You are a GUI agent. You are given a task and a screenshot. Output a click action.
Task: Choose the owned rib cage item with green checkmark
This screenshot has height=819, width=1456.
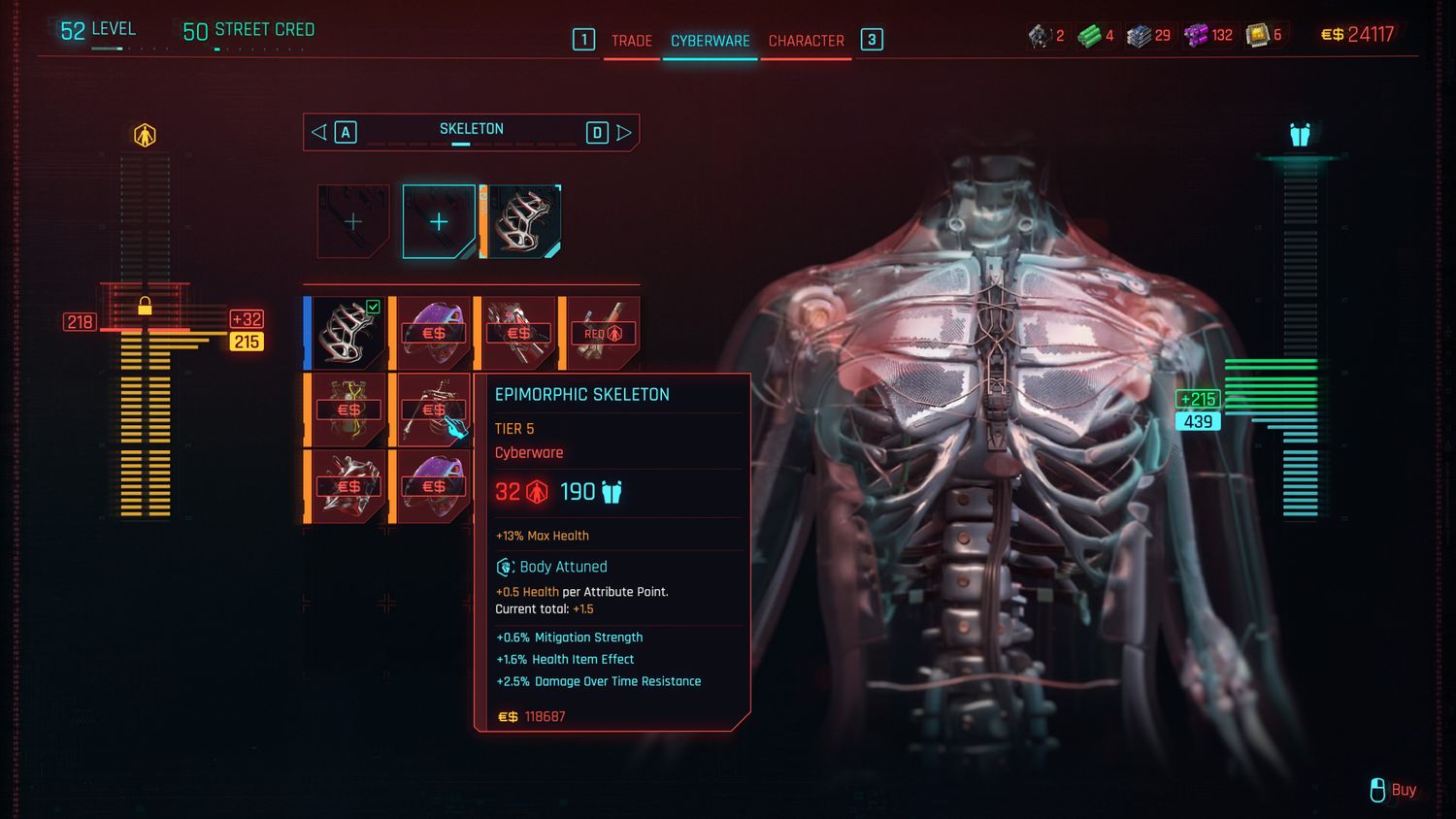[x=347, y=333]
